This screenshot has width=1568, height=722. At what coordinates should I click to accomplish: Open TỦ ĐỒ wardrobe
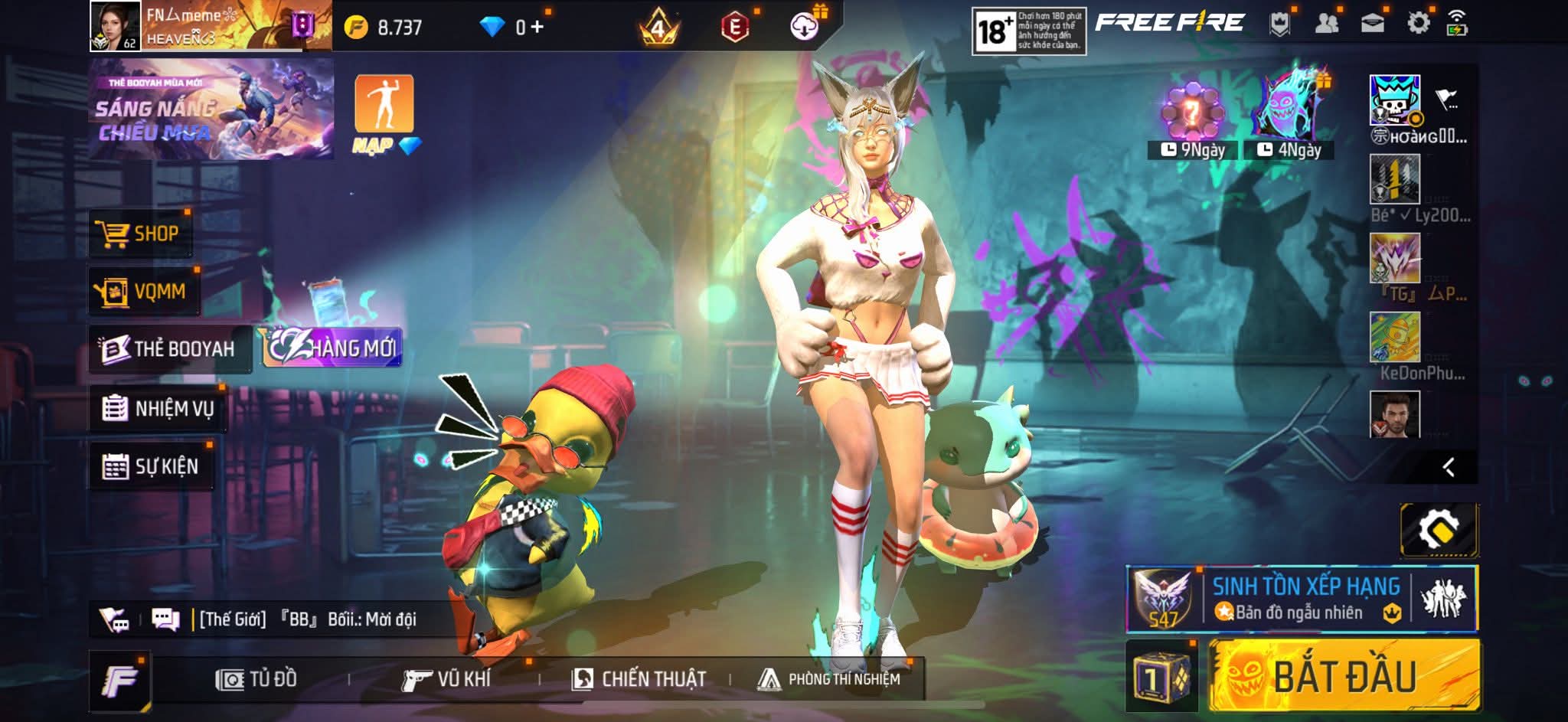click(256, 679)
